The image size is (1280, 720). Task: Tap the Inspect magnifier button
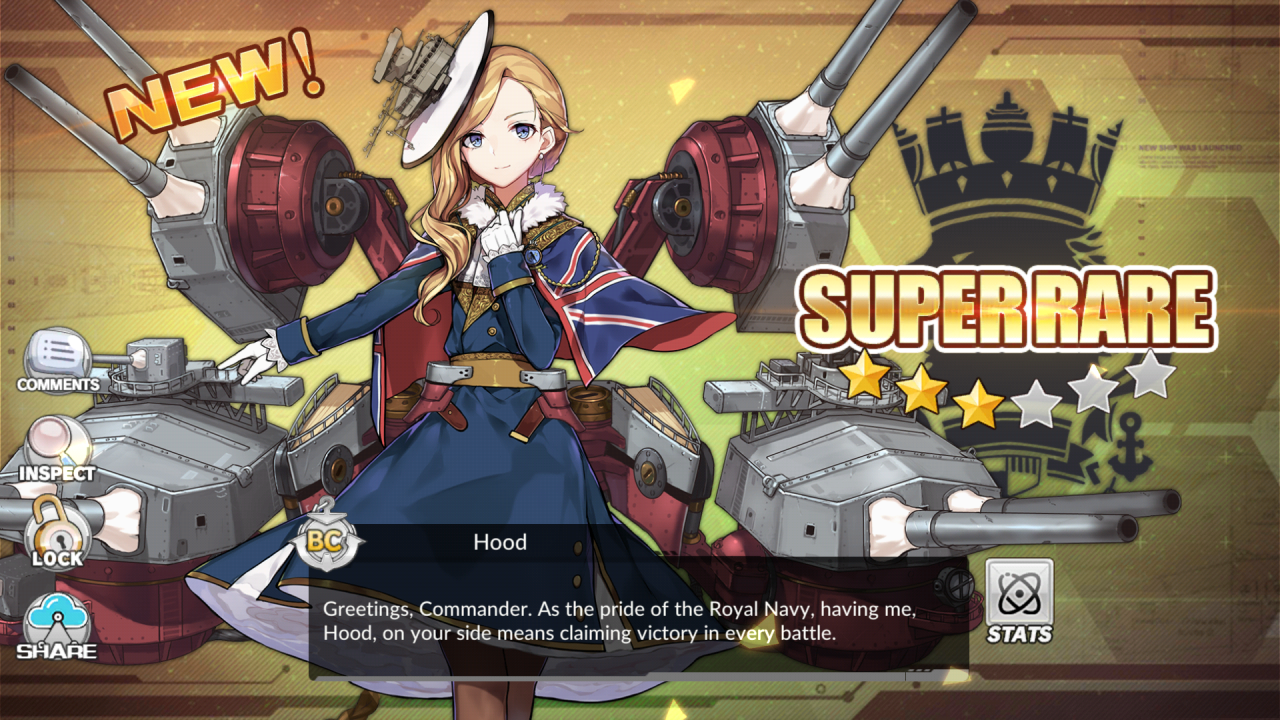pos(57,448)
